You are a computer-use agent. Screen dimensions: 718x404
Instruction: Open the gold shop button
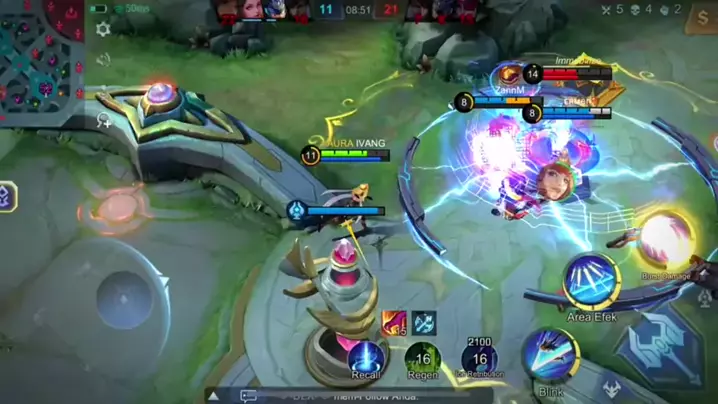point(702,17)
